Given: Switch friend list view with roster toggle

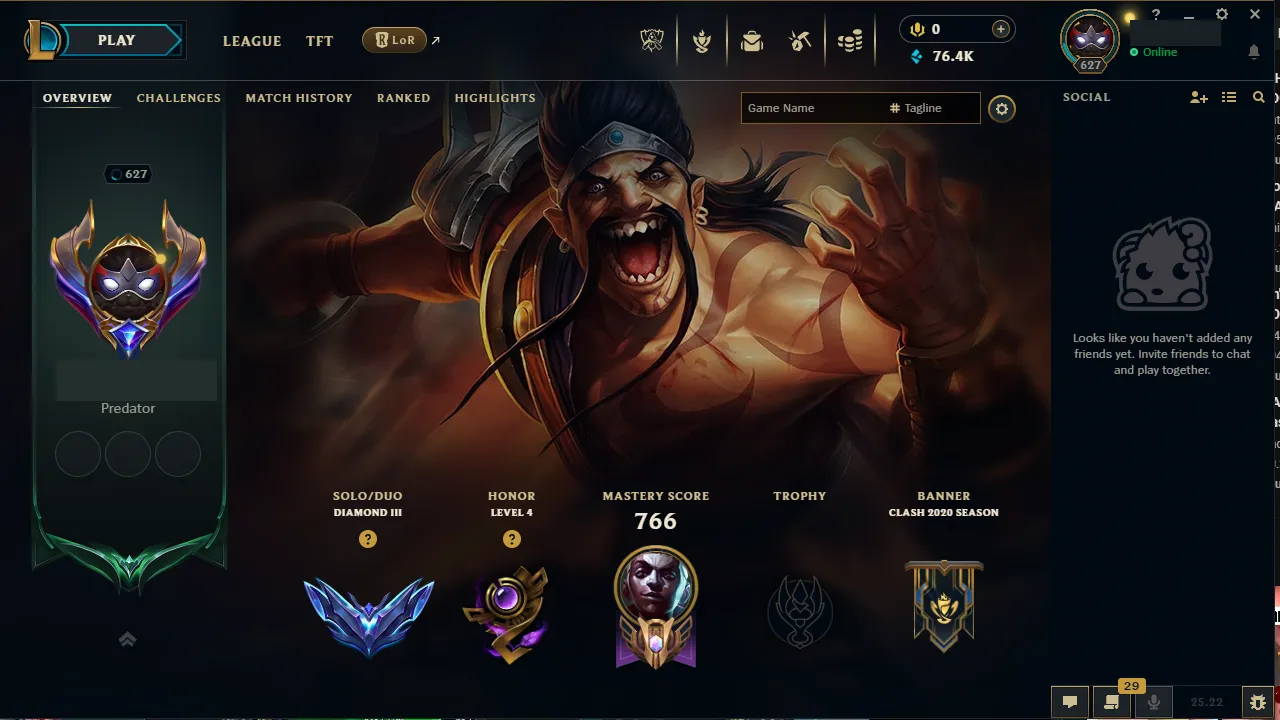Looking at the screenshot, I should coord(1229,97).
